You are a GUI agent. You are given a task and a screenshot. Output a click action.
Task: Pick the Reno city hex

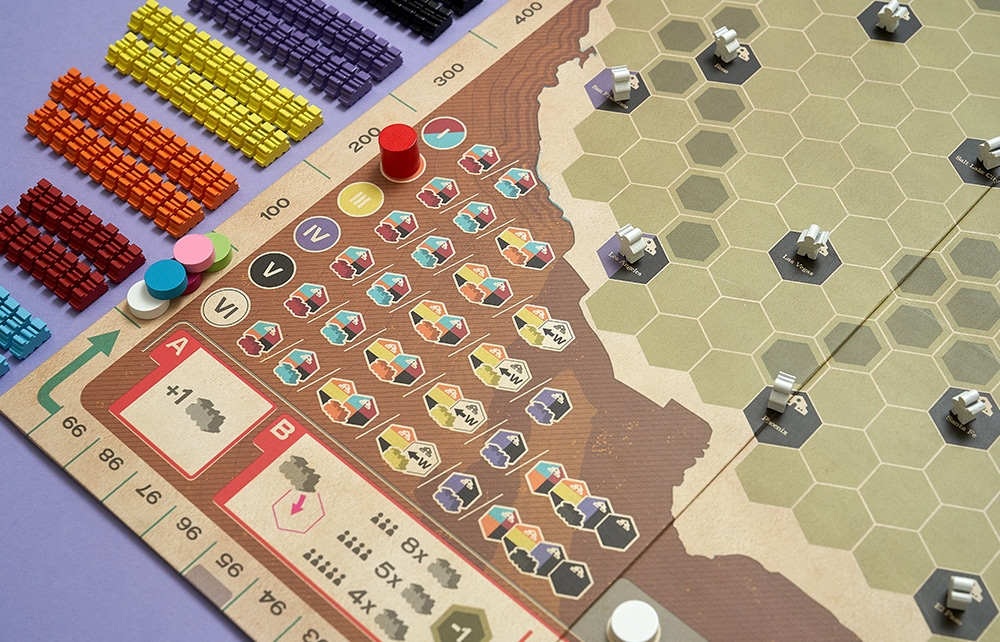click(x=727, y=58)
